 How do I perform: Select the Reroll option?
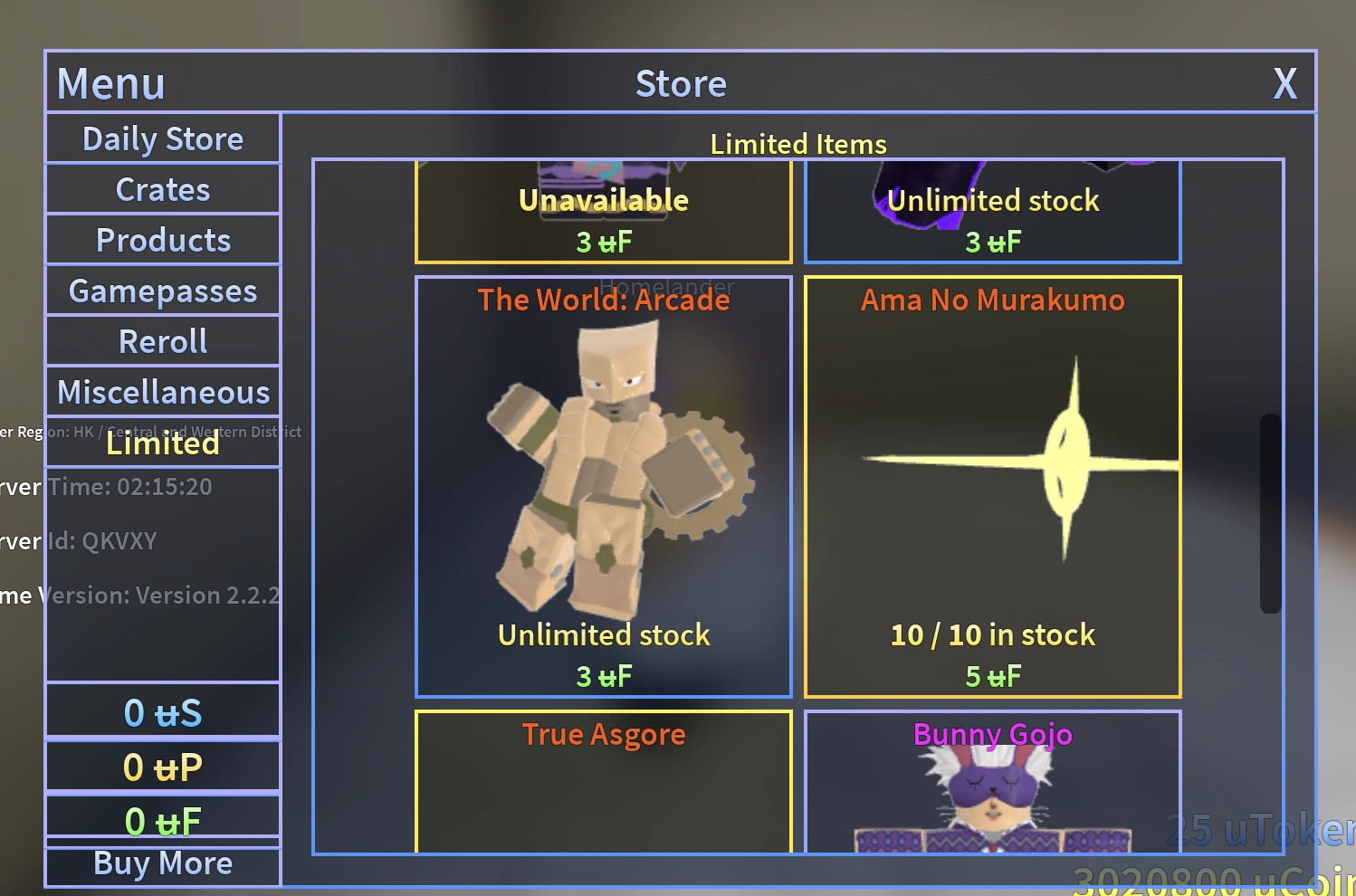point(162,340)
